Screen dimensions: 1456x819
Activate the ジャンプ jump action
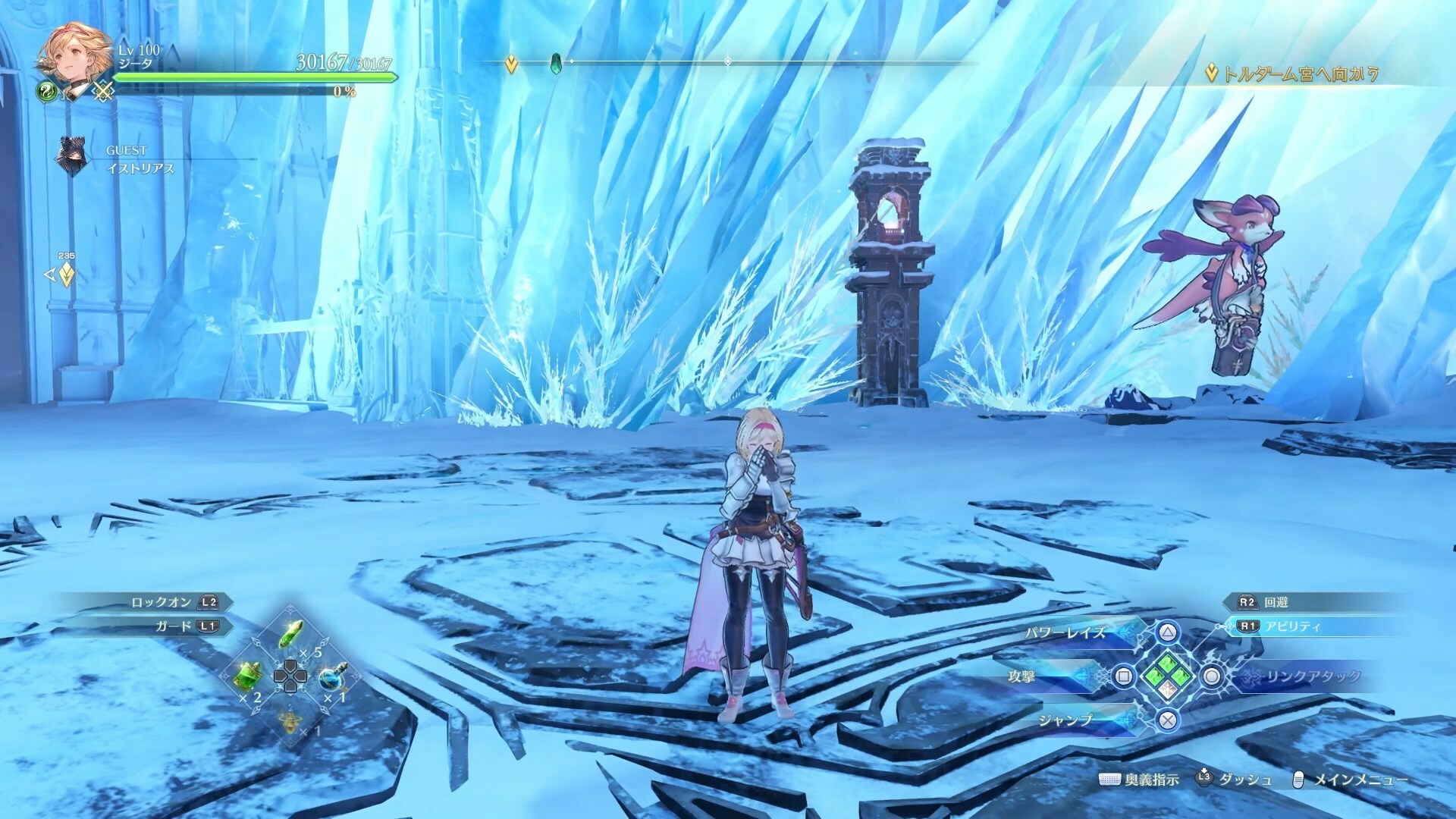coord(1168,720)
